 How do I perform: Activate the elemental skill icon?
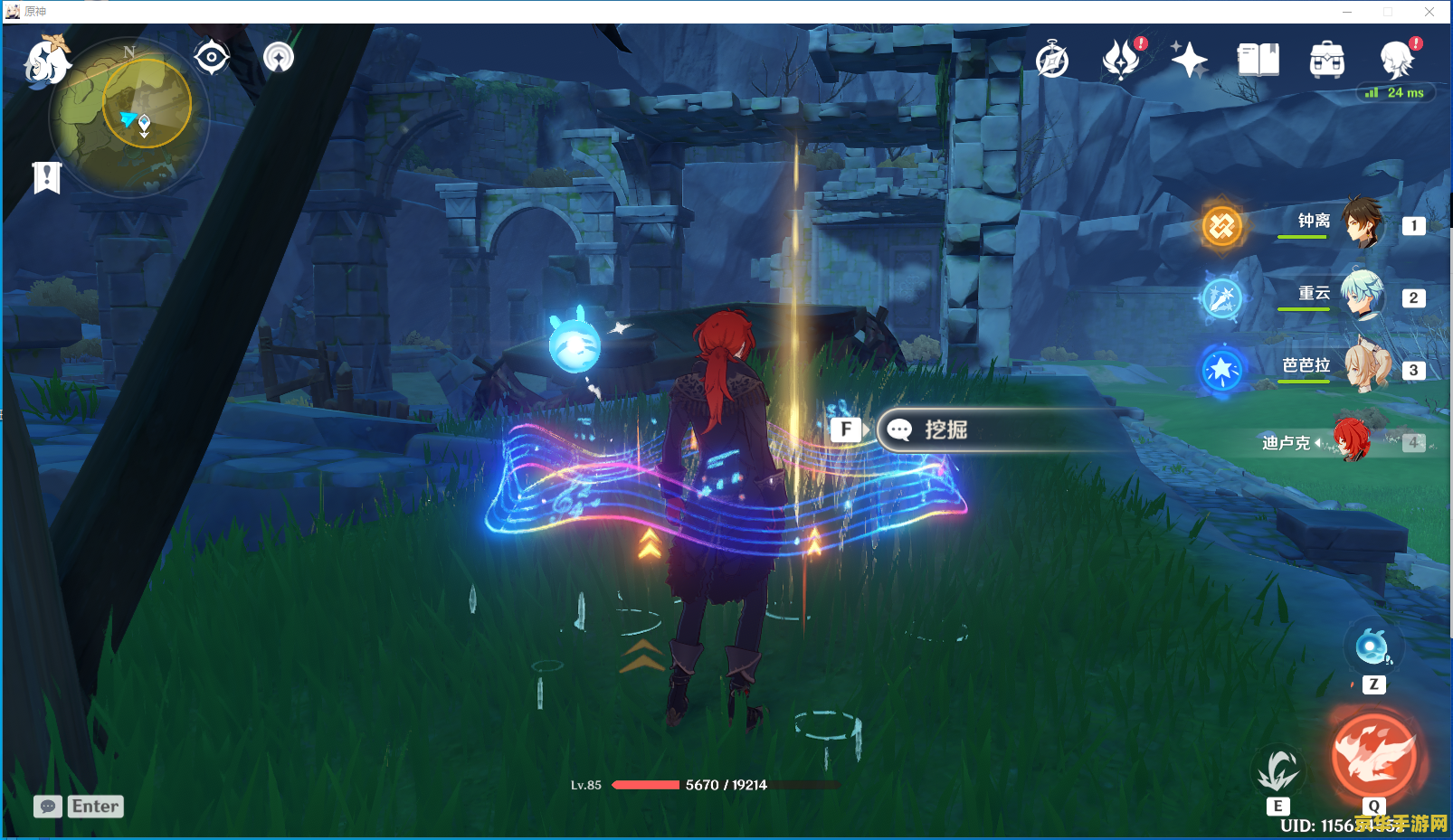(x=1278, y=771)
